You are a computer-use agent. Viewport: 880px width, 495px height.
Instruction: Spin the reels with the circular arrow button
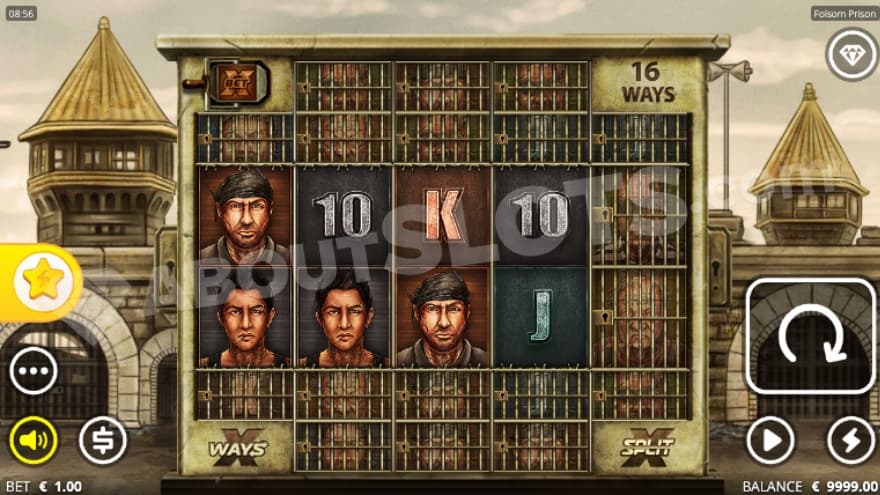tap(811, 336)
